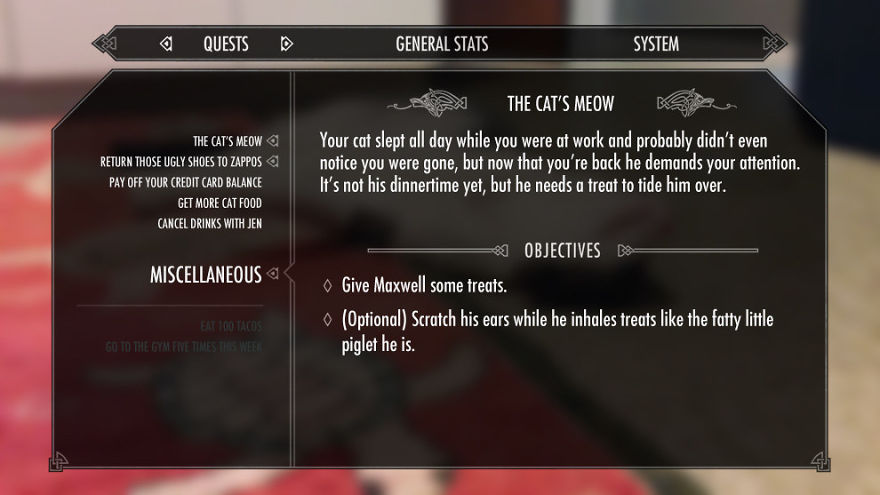The height and width of the screenshot is (495, 880).
Task: Select Go to the Gym Five Times quest
Action: [183, 347]
